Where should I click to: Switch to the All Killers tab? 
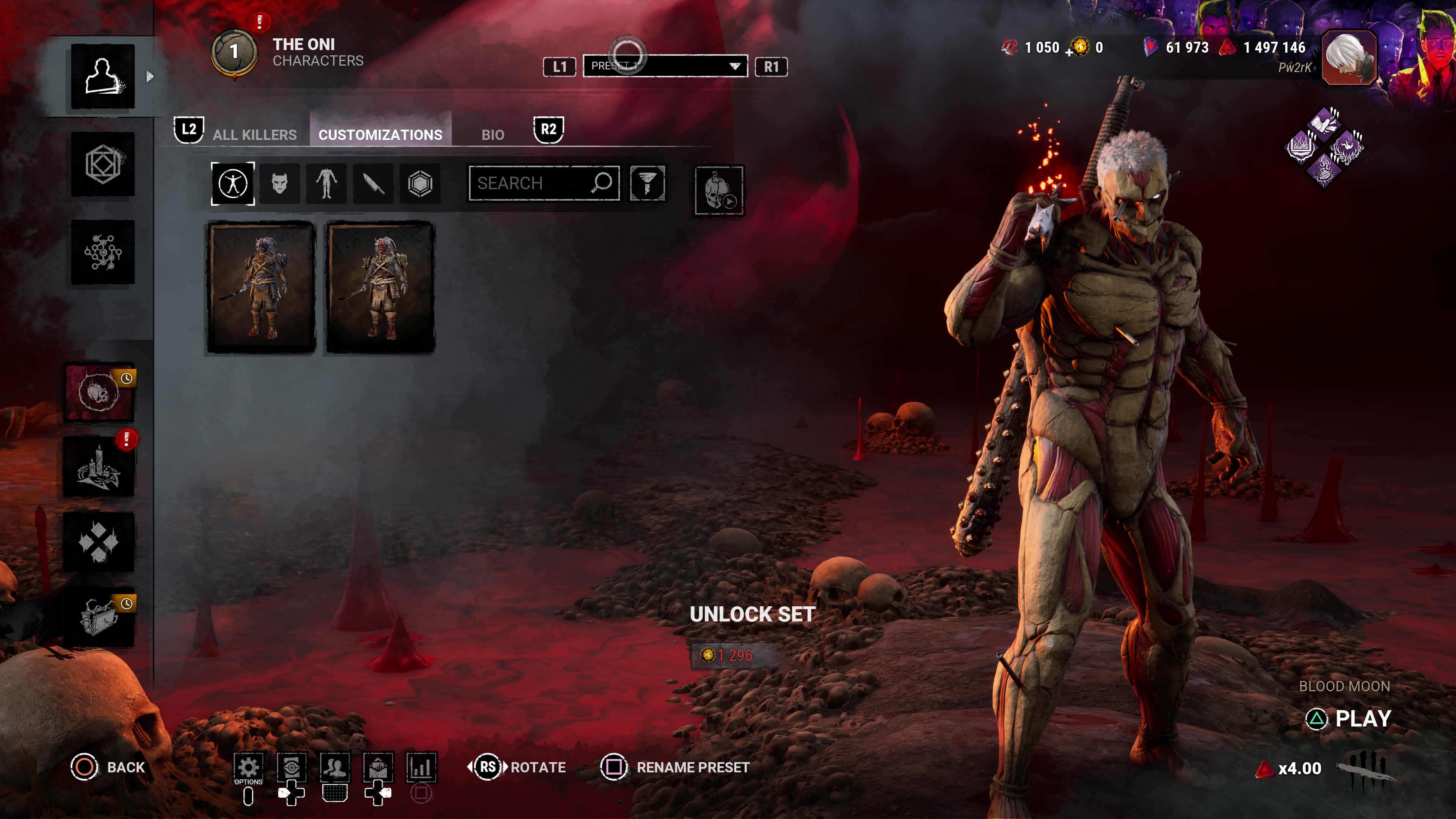tap(254, 135)
